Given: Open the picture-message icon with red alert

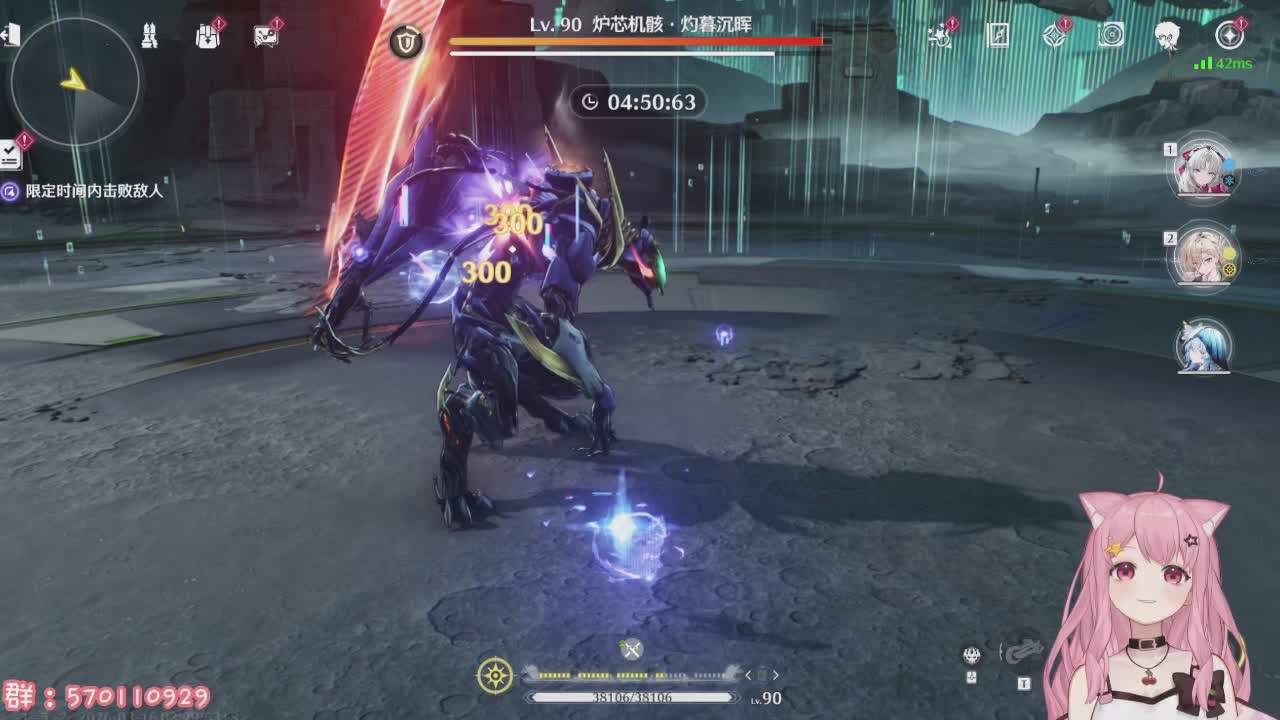Looking at the screenshot, I should [x=265, y=37].
